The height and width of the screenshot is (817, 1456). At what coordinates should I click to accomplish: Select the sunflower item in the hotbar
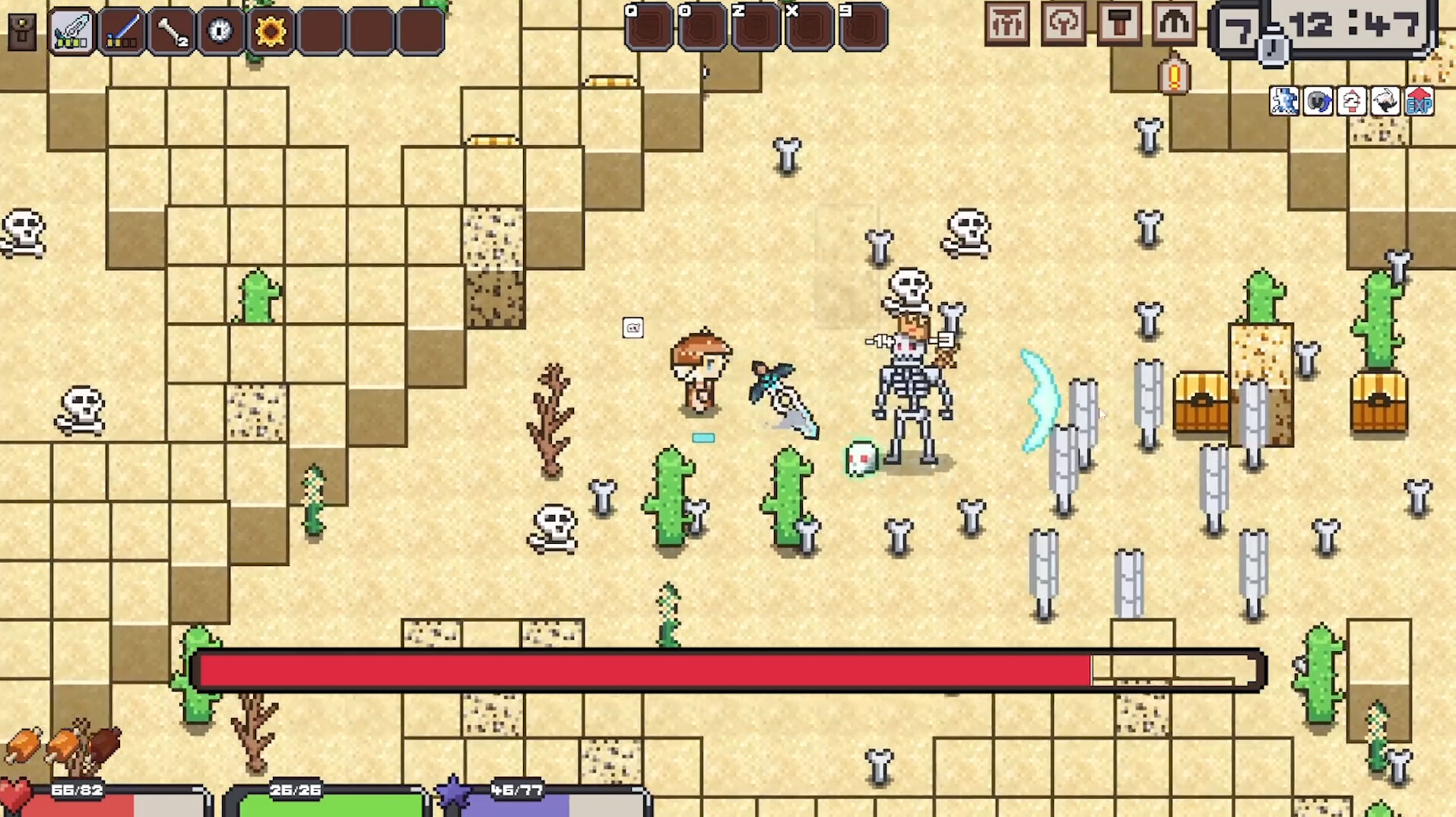[271, 30]
